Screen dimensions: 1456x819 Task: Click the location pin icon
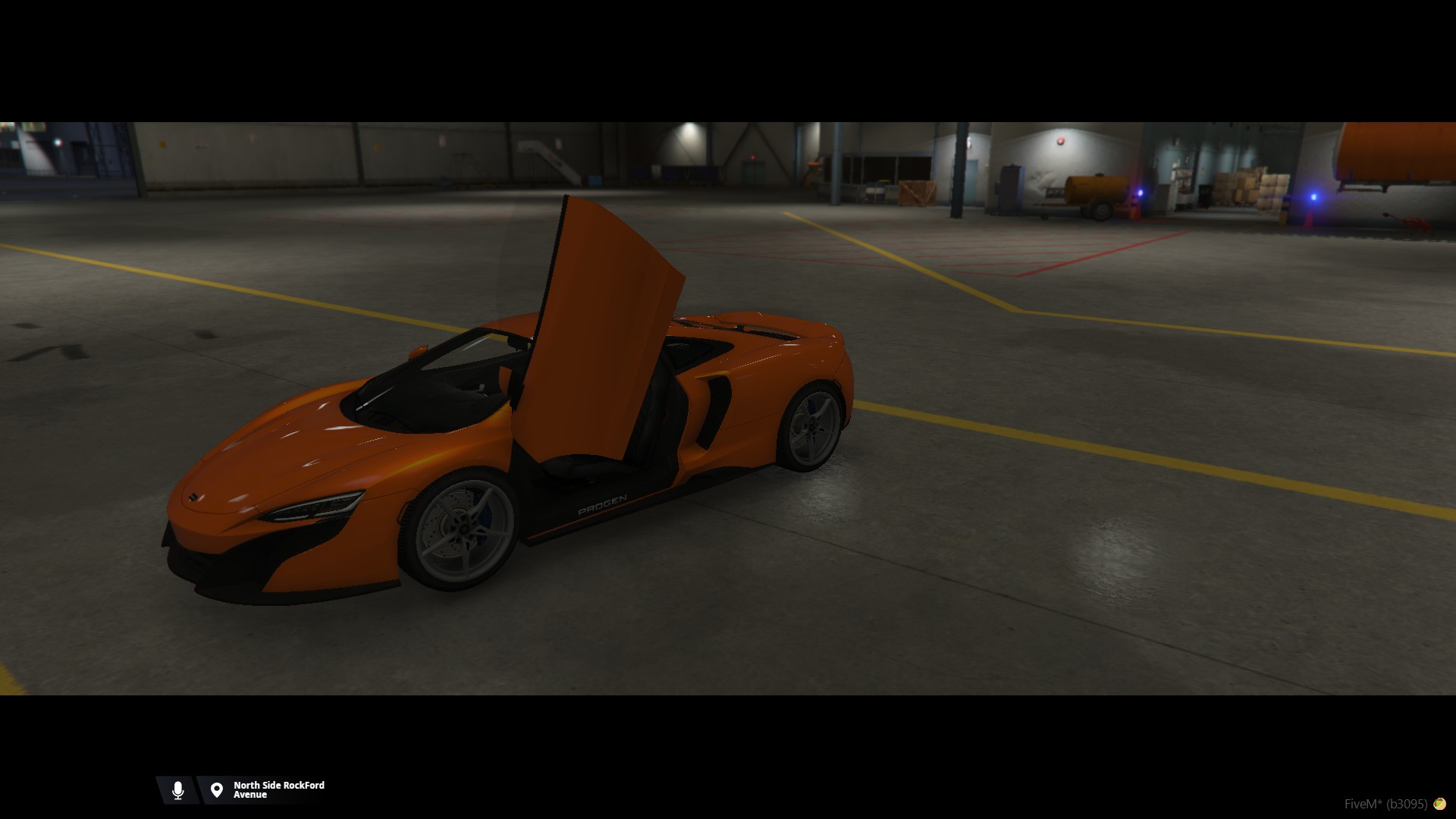pos(217,790)
